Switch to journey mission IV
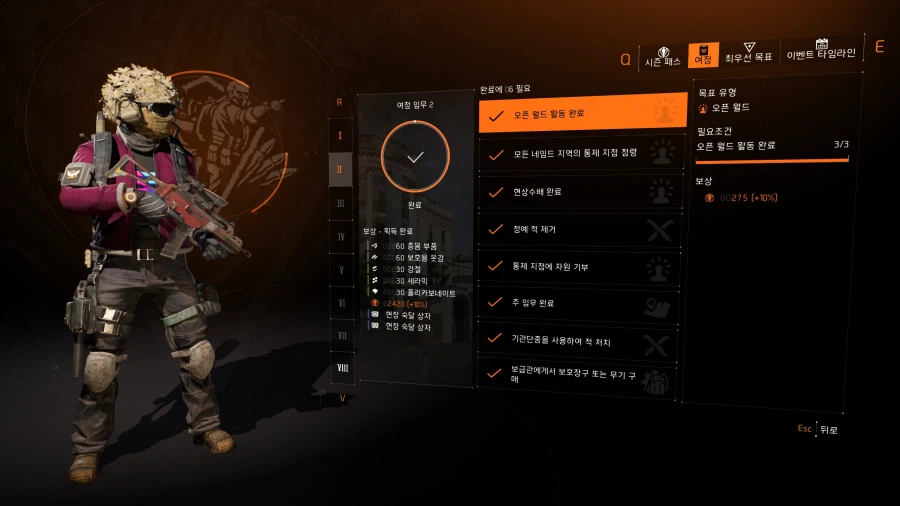The image size is (900, 506). pos(340,237)
